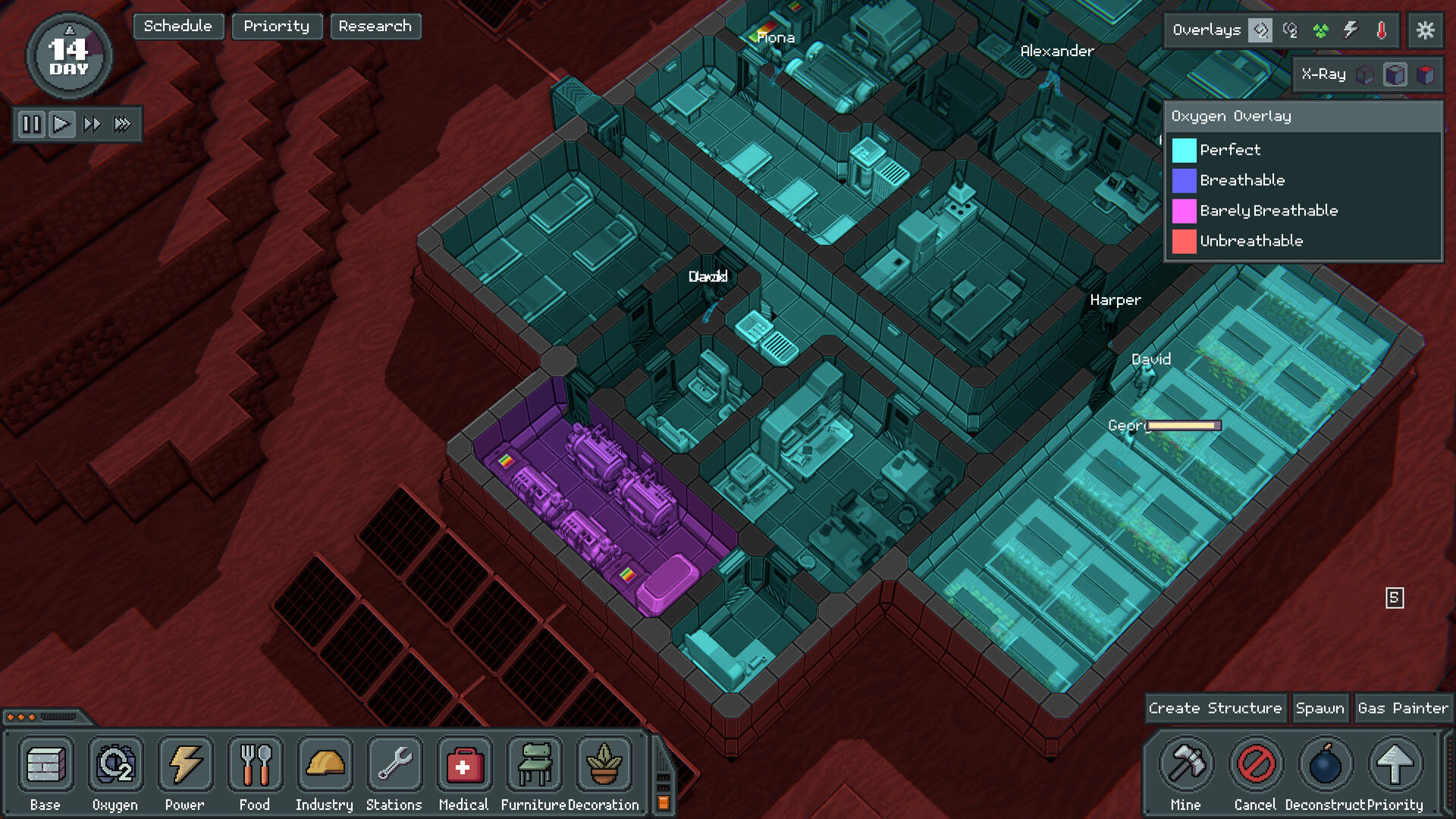Select the Decoration plant icon
The width and height of the screenshot is (1456, 819).
604,764
